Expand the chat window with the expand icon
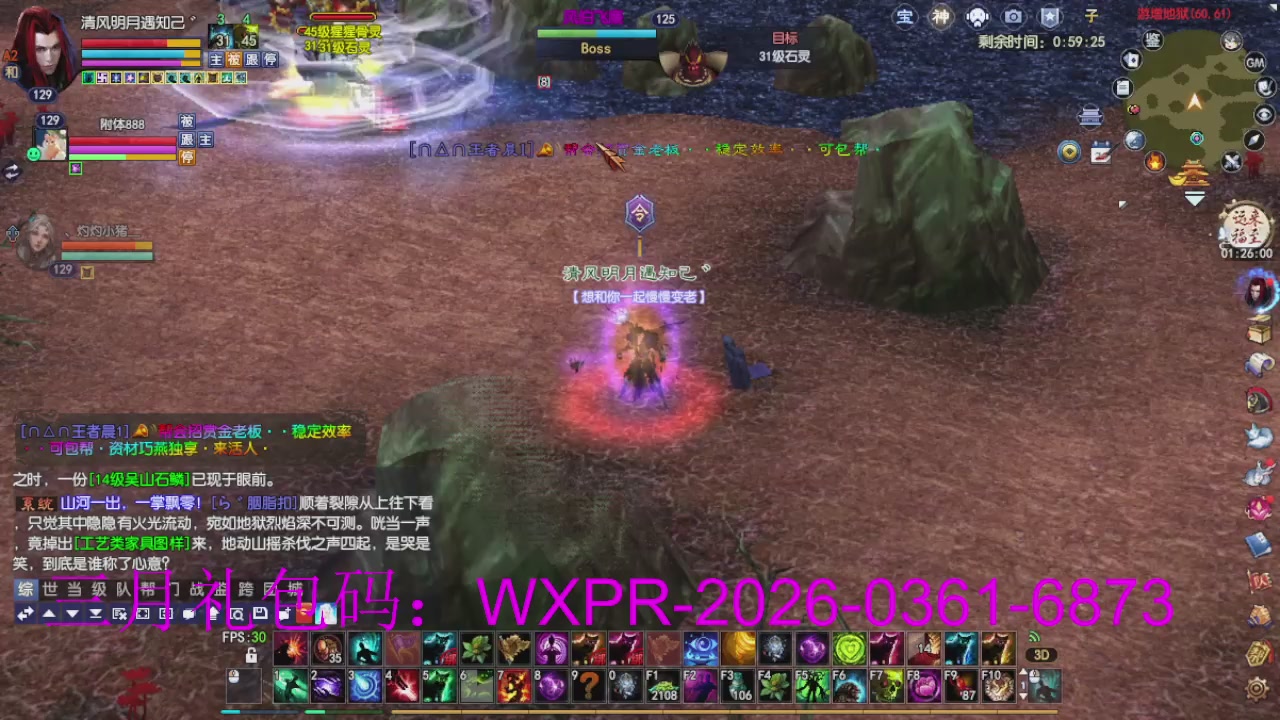The image size is (1280, 720). click(x=145, y=614)
